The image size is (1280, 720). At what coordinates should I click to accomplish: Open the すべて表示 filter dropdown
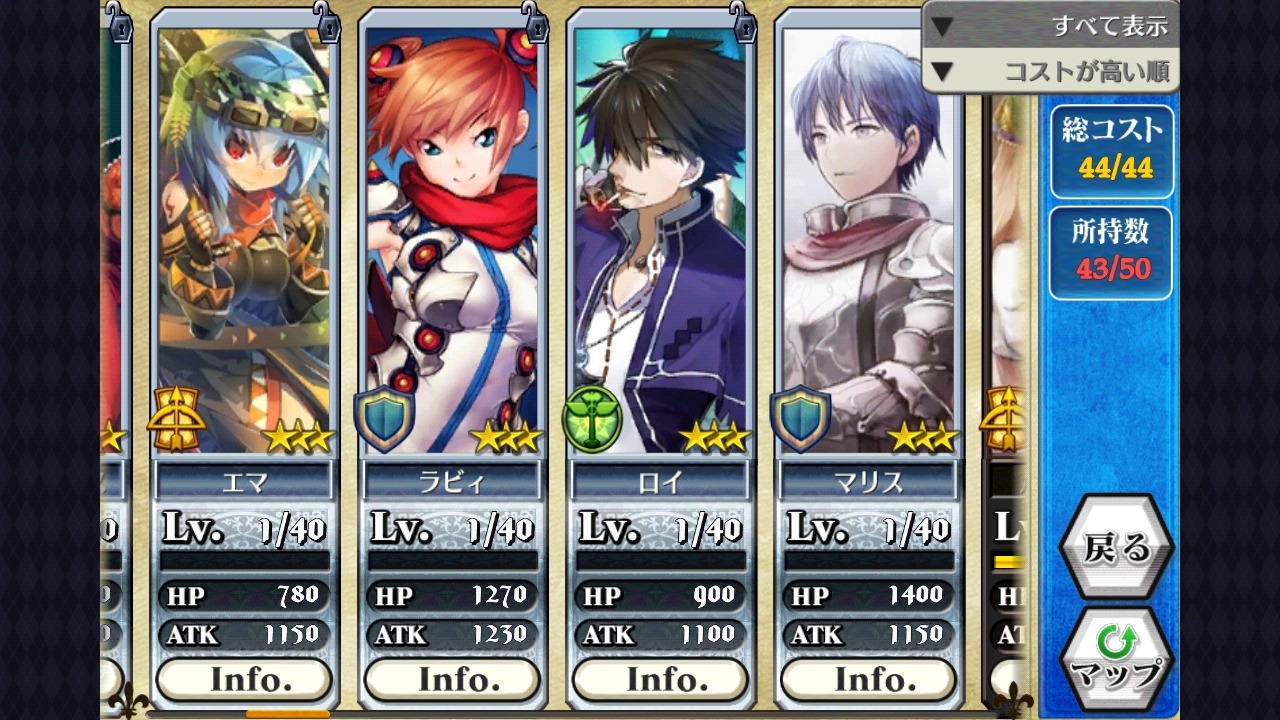(x=1050, y=26)
